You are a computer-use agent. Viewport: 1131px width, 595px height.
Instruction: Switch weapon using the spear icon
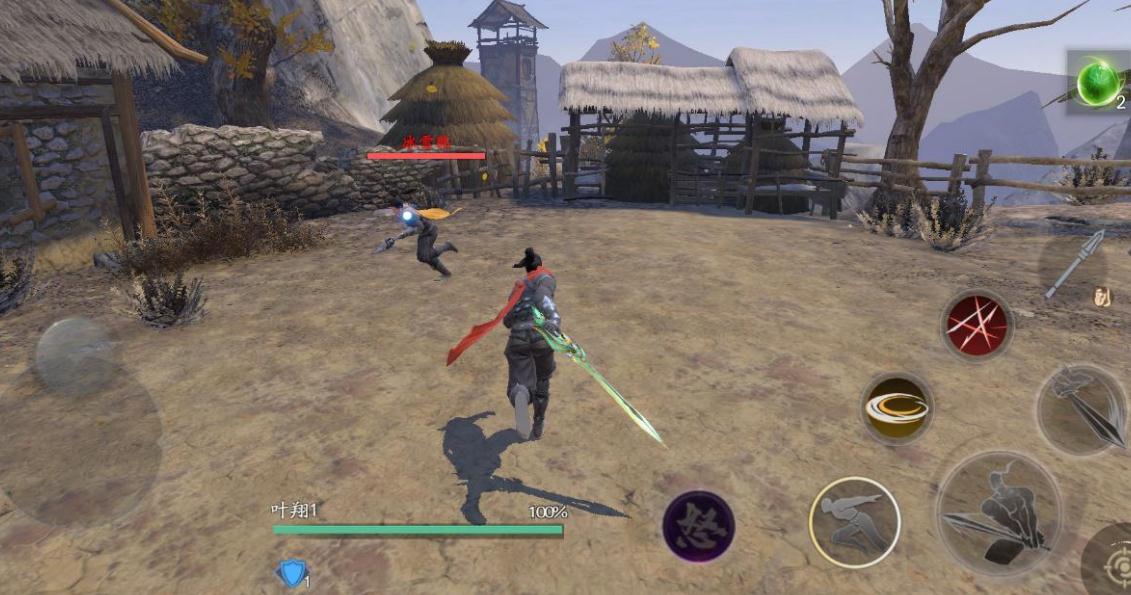pos(1074,264)
